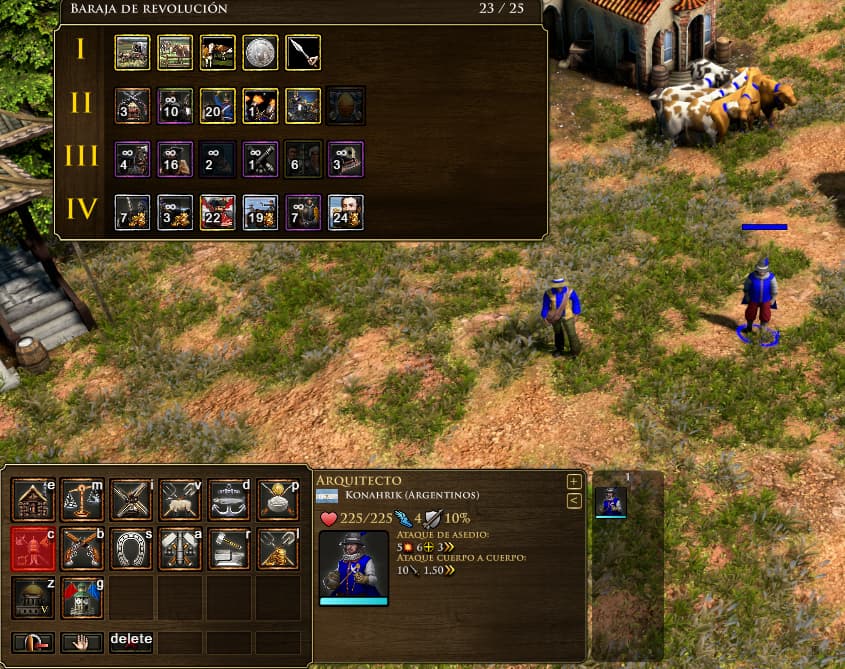Select the market scales build icon
This screenshot has height=669, width=845.
click(x=82, y=499)
